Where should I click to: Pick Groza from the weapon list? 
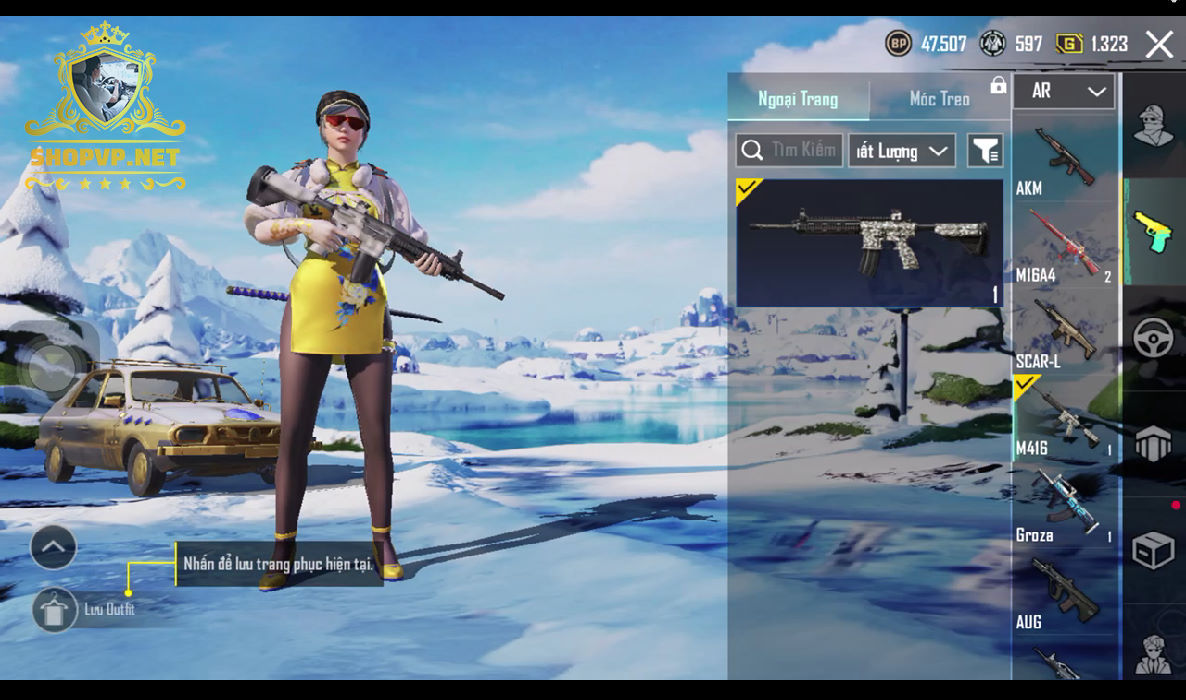1064,506
